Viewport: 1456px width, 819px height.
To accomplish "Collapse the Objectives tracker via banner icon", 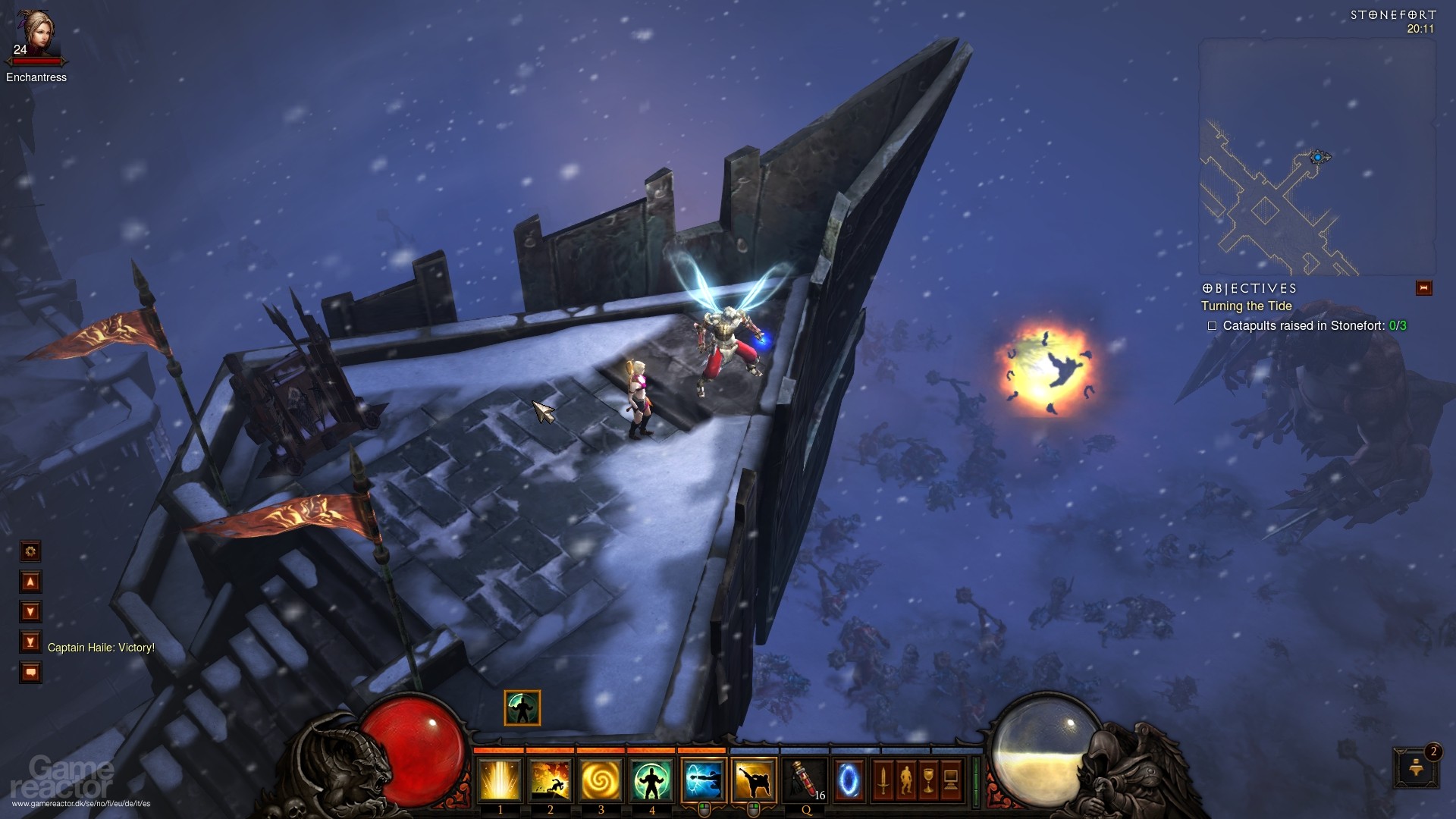I will (1424, 288).
